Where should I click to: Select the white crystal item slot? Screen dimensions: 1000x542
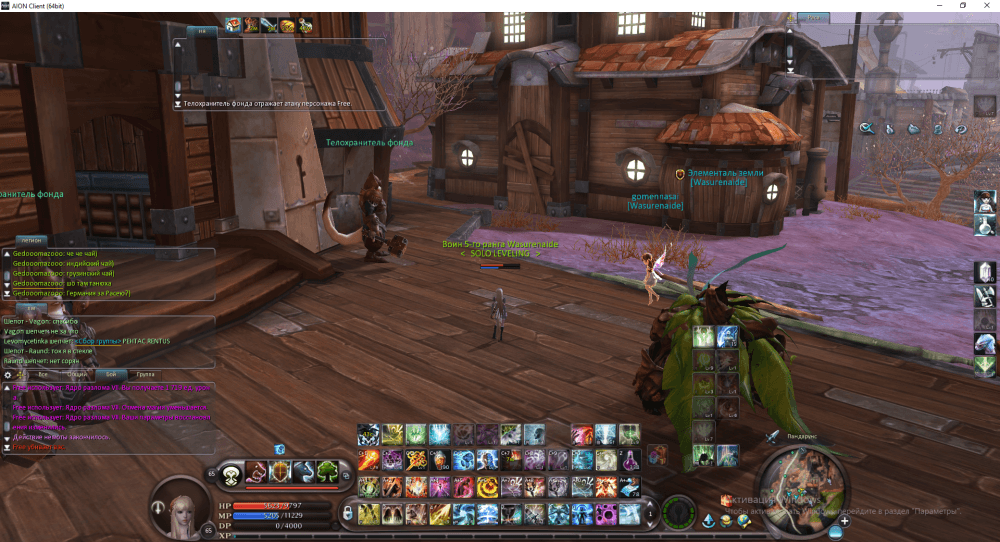coord(984,272)
